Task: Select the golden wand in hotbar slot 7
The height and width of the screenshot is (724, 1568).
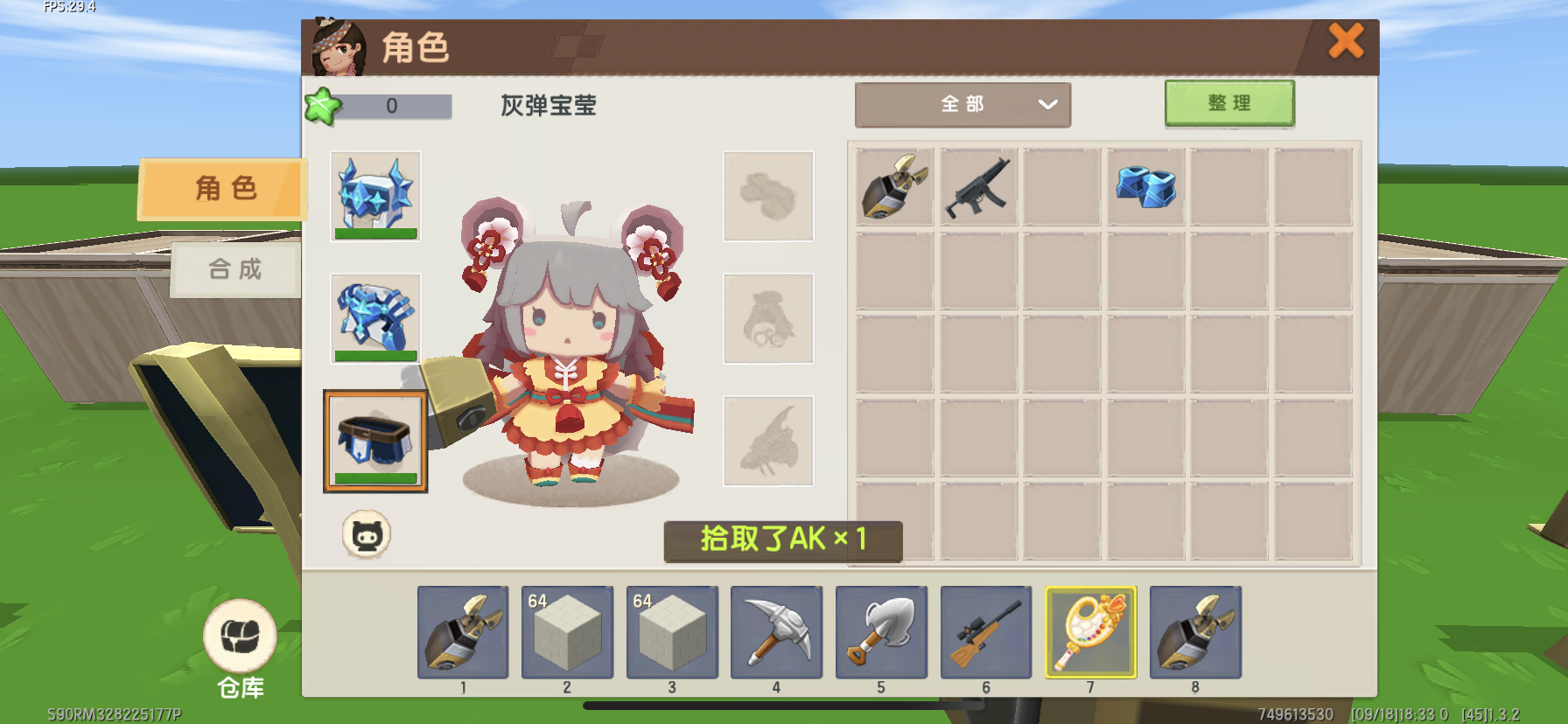Action: pyautogui.click(x=1090, y=632)
